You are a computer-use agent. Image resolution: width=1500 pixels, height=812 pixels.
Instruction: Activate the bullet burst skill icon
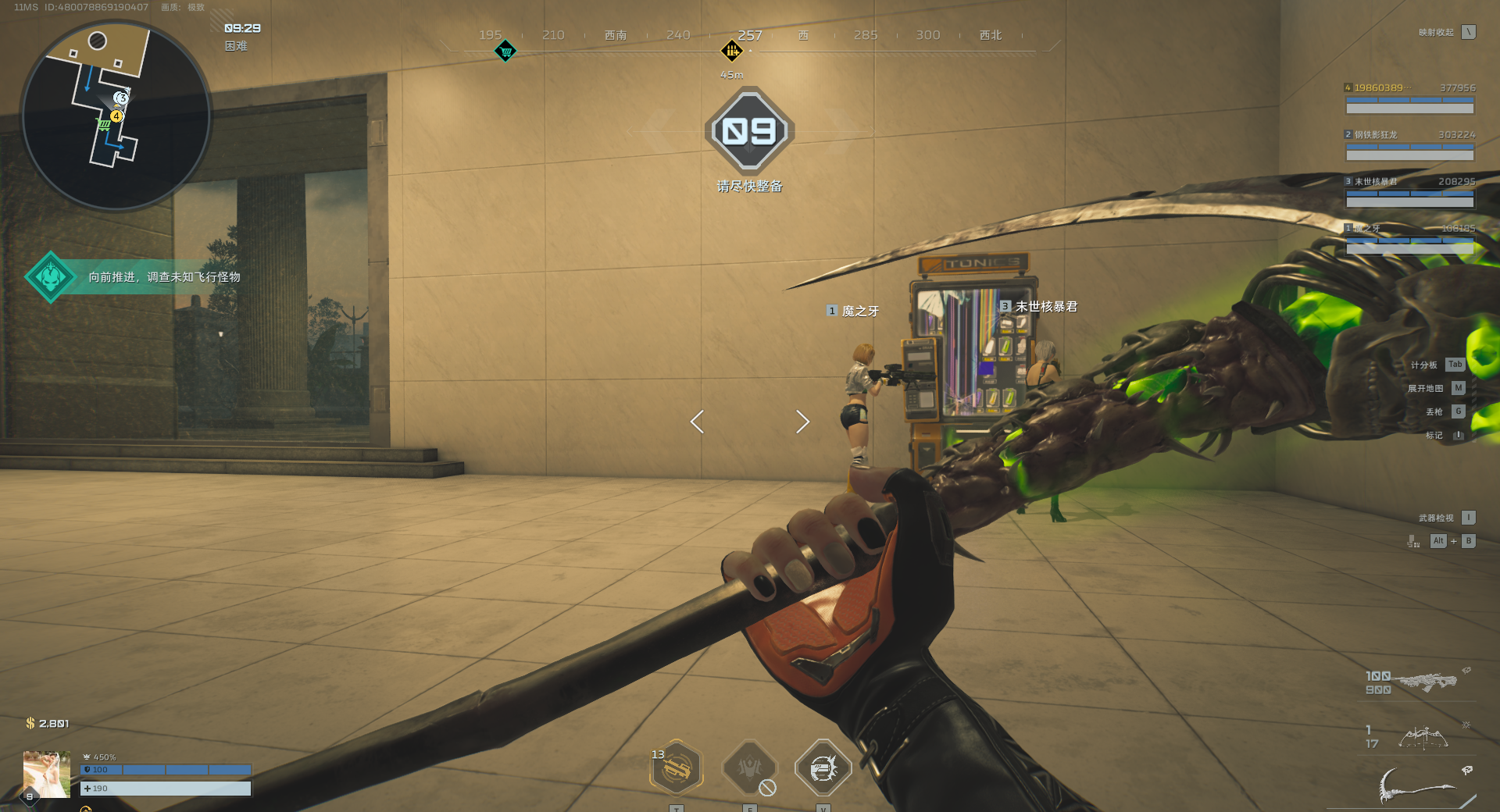click(x=823, y=768)
